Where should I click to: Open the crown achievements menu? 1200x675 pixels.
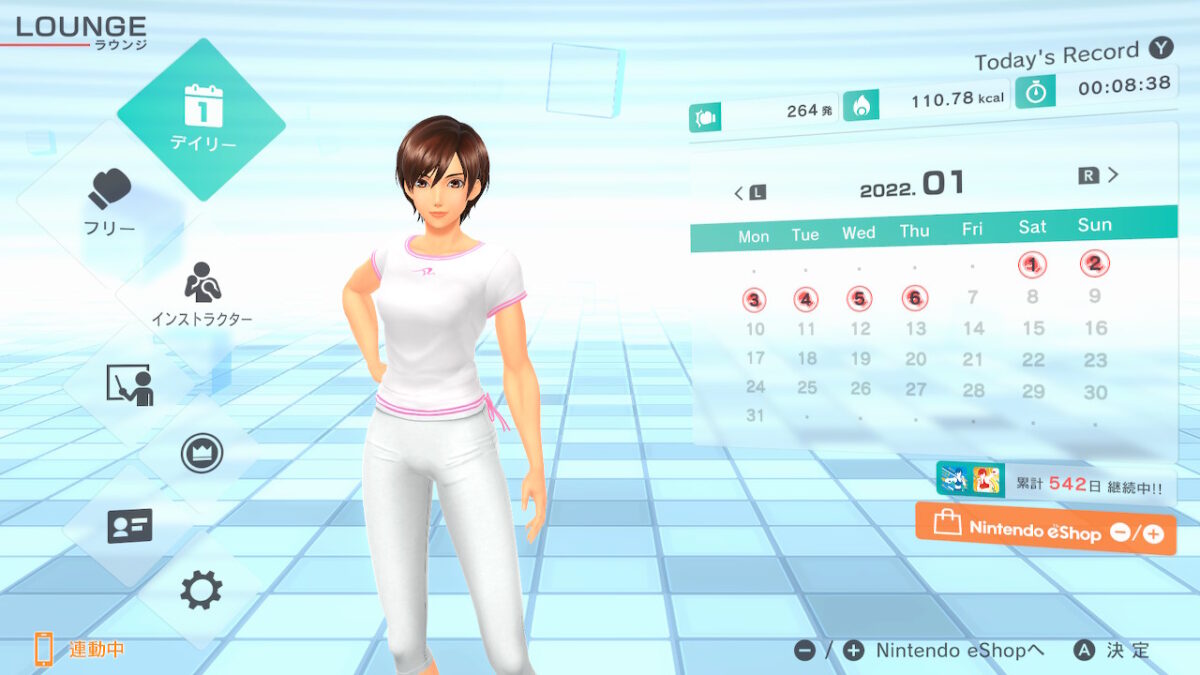pyautogui.click(x=201, y=453)
